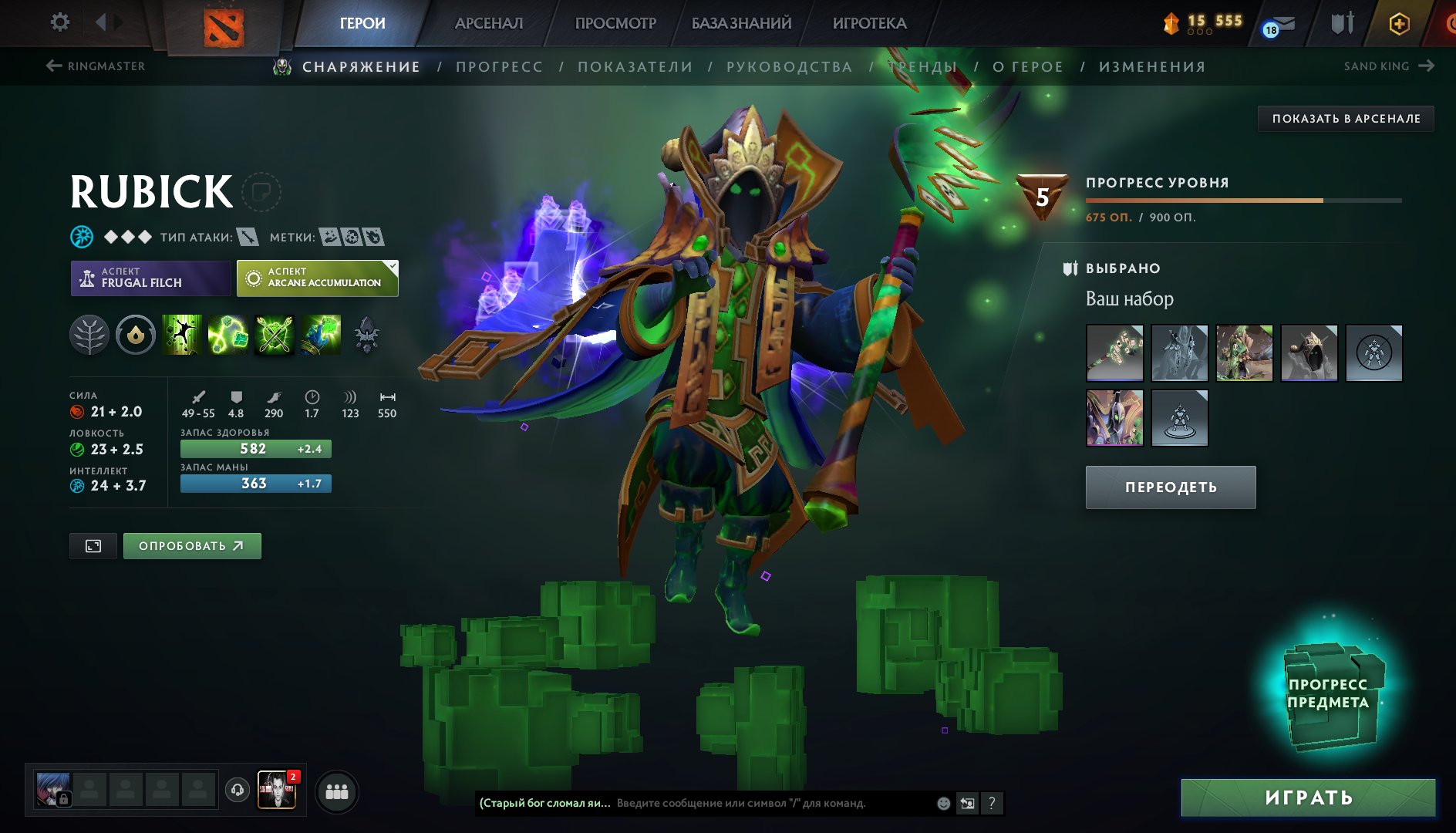Image resolution: width=1456 pixels, height=833 pixels.
Task: Open the innate ability icon
Action: pos(135,334)
